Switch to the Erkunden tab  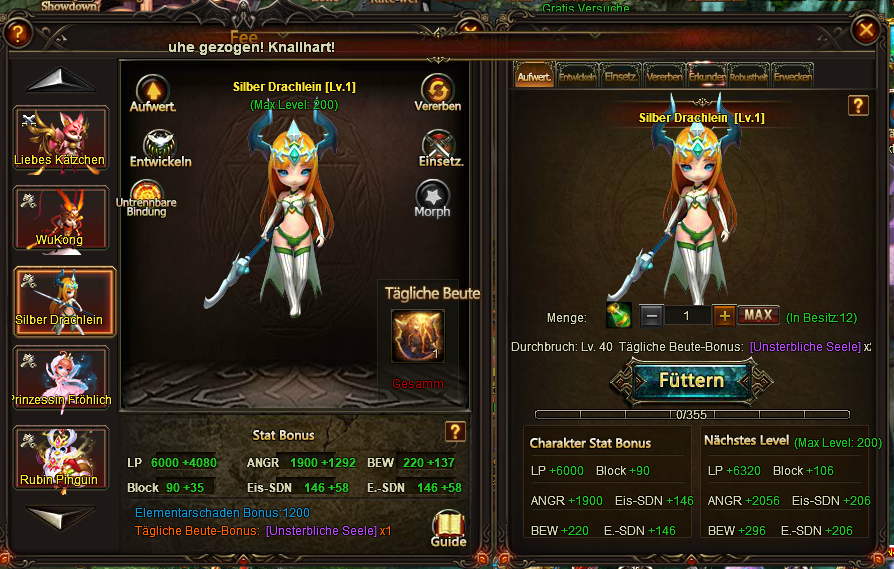(x=707, y=76)
